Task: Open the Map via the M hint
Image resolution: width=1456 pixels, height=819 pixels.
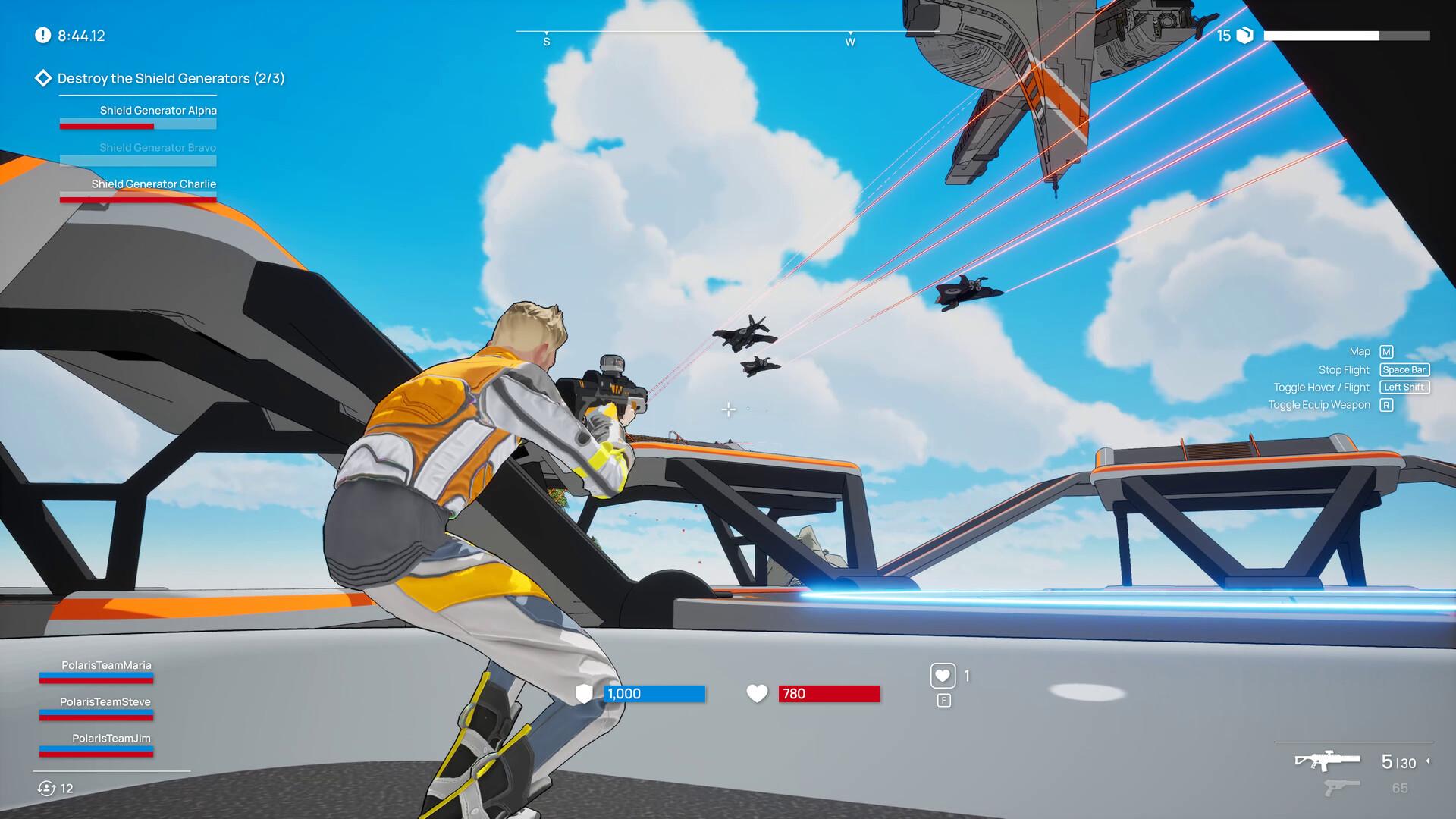Action: click(1385, 351)
